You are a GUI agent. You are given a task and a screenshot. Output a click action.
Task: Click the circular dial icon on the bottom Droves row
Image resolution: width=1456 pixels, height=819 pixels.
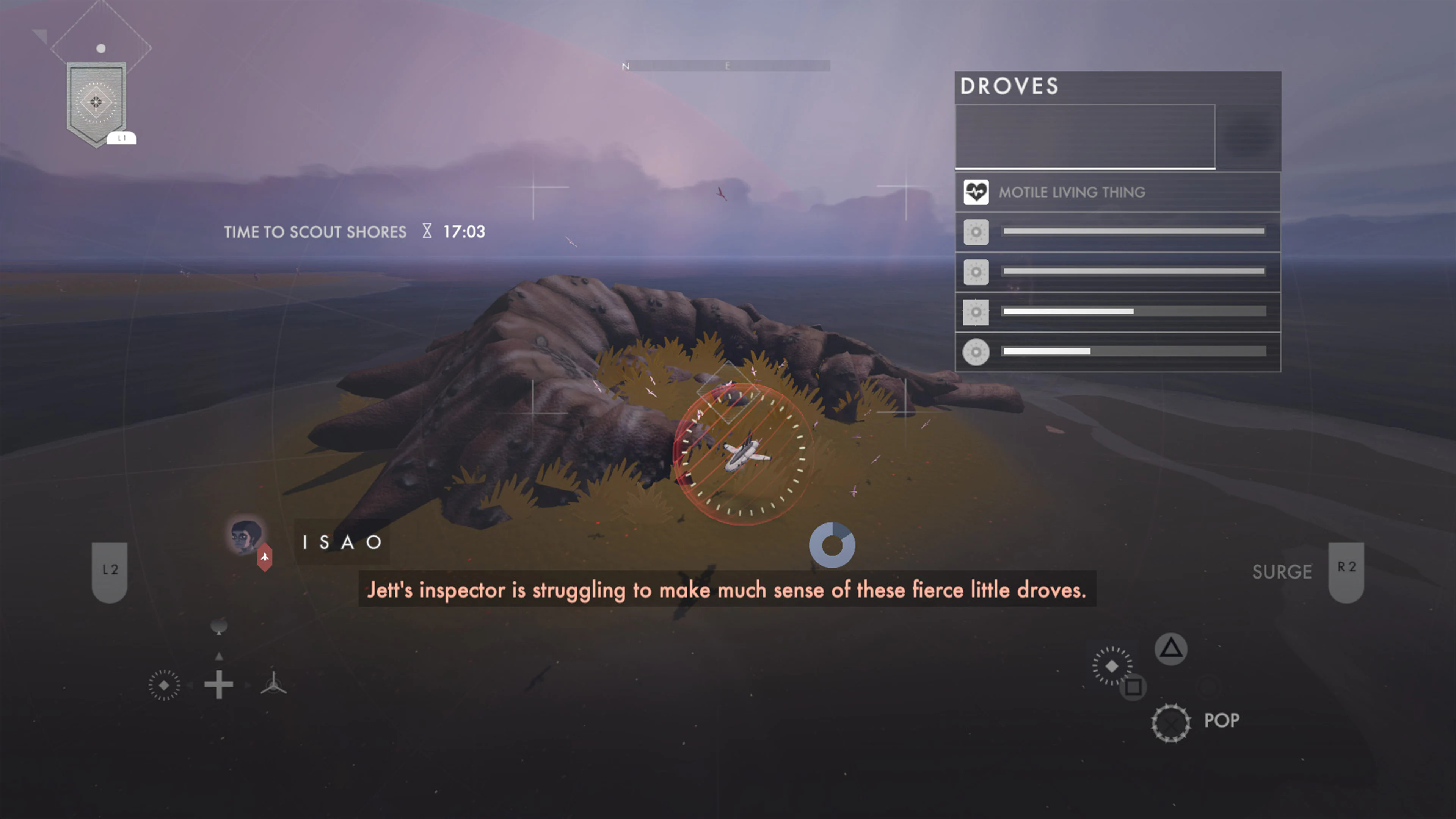[x=976, y=351]
